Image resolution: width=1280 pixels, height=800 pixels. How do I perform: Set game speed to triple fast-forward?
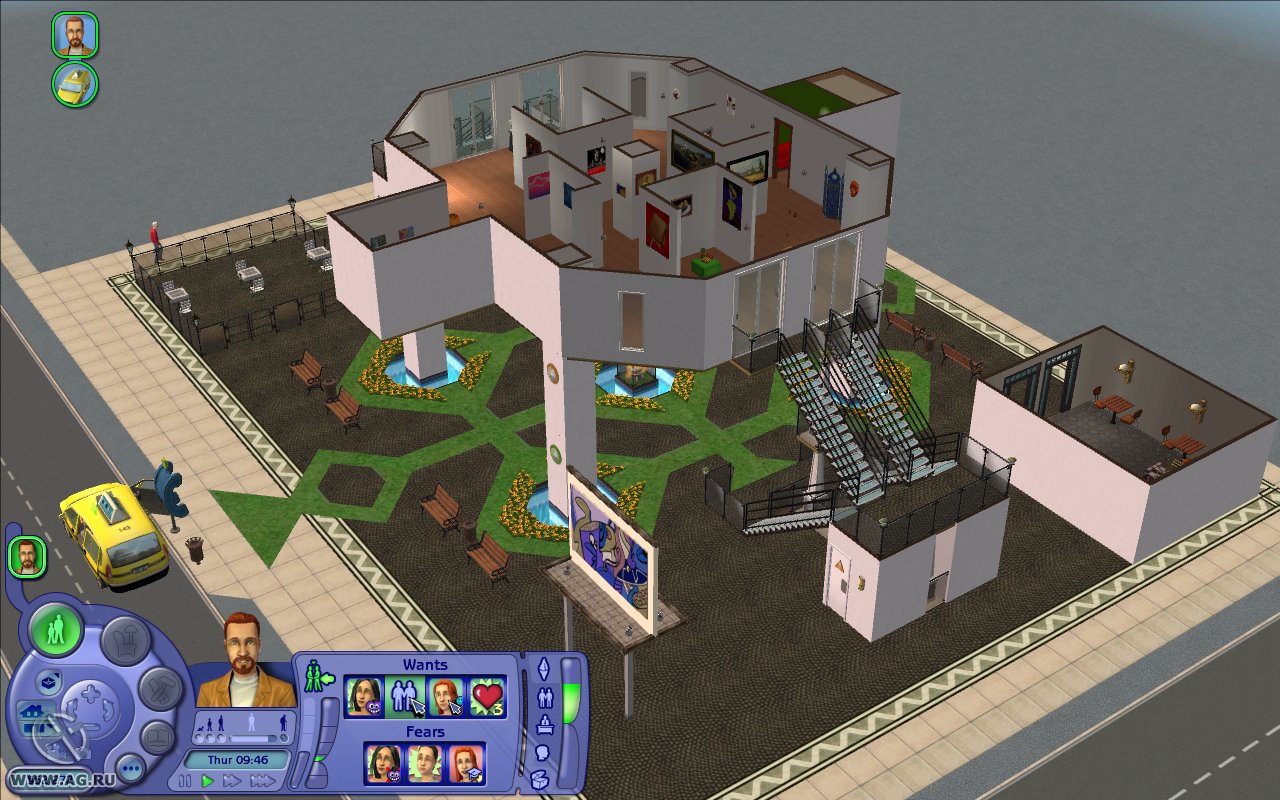tap(262, 780)
